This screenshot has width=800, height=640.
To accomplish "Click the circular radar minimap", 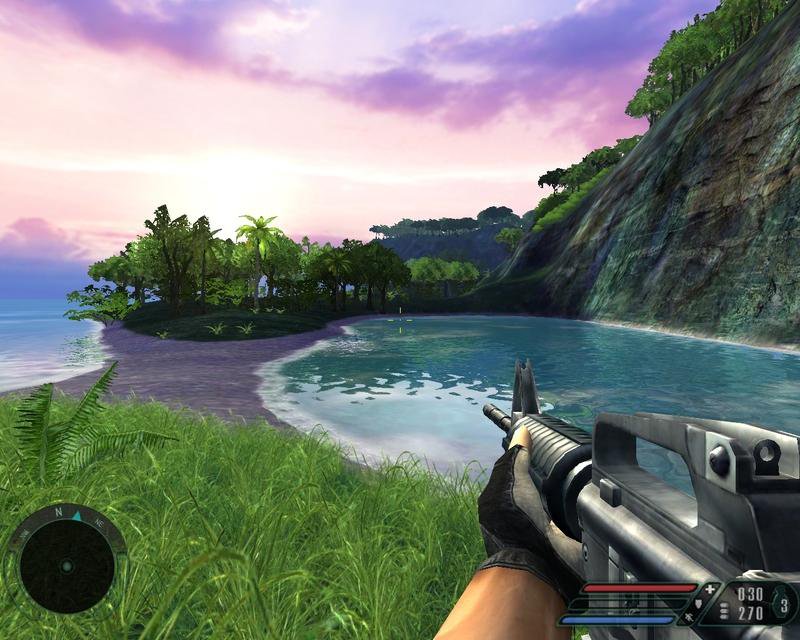I will (66, 566).
